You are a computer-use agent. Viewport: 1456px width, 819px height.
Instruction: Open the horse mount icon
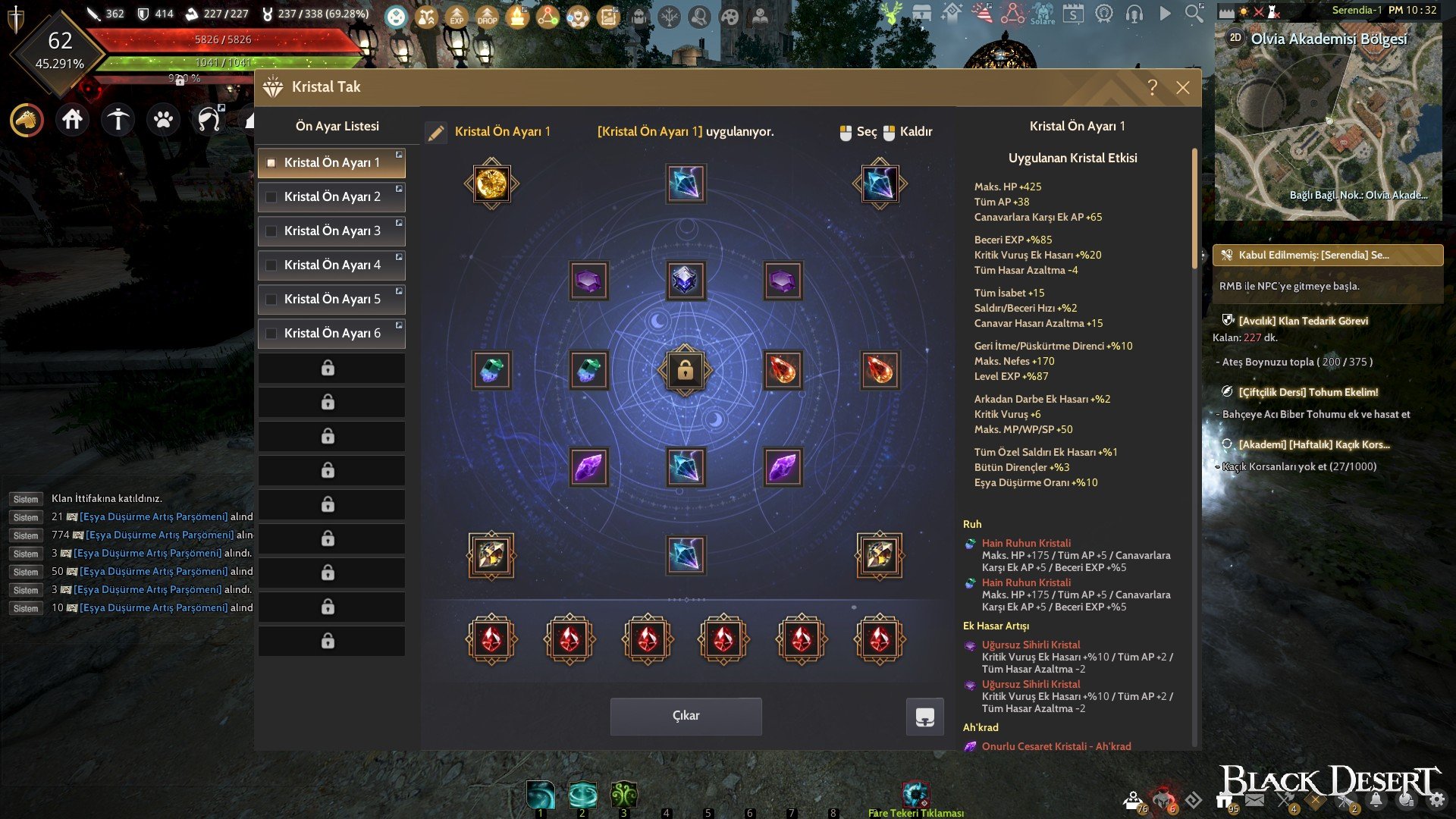(x=27, y=120)
